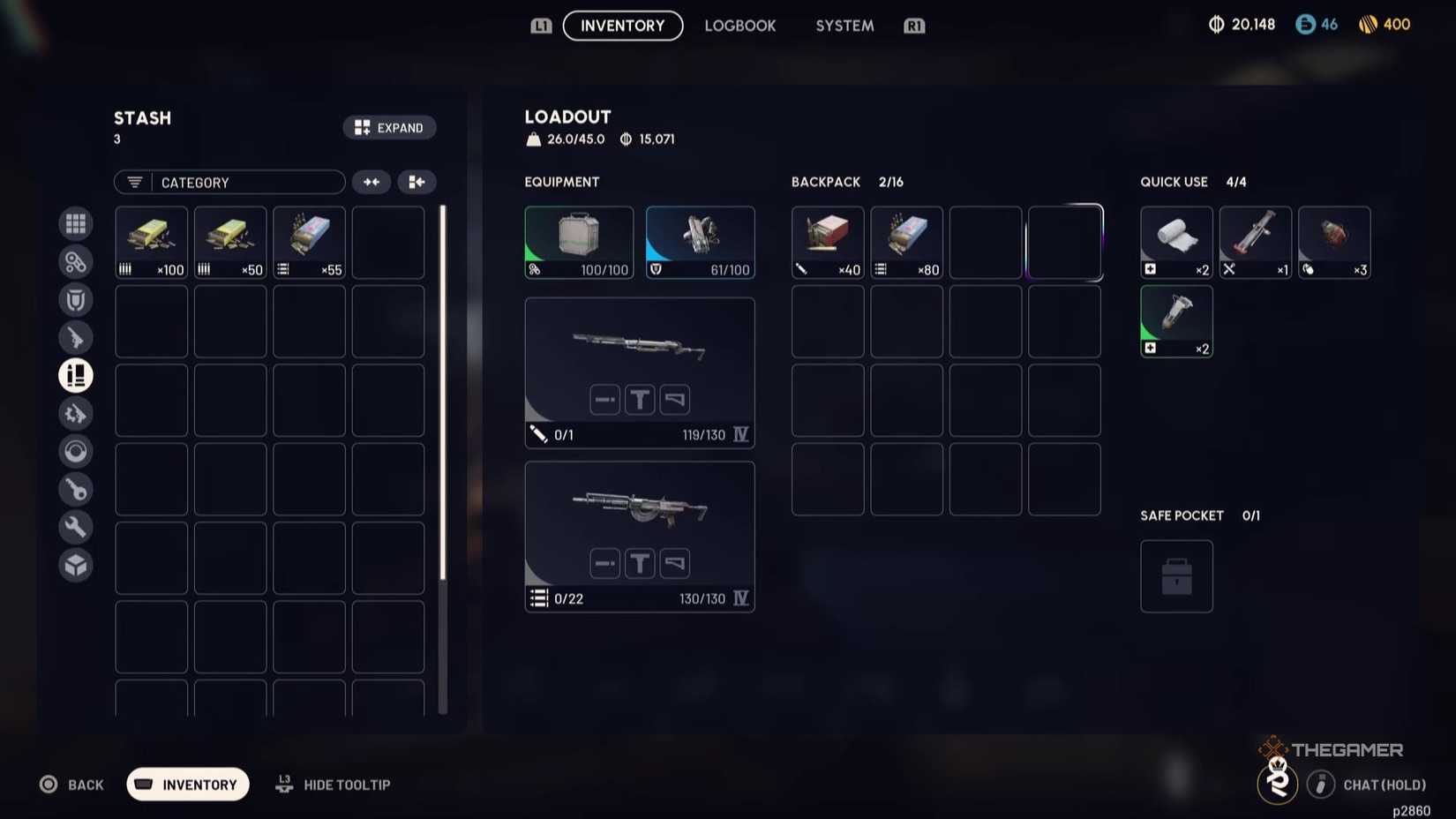The image size is (1456, 819).
Task: Open the Safe Pocket container slot
Action: click(x=1175, y=575)
